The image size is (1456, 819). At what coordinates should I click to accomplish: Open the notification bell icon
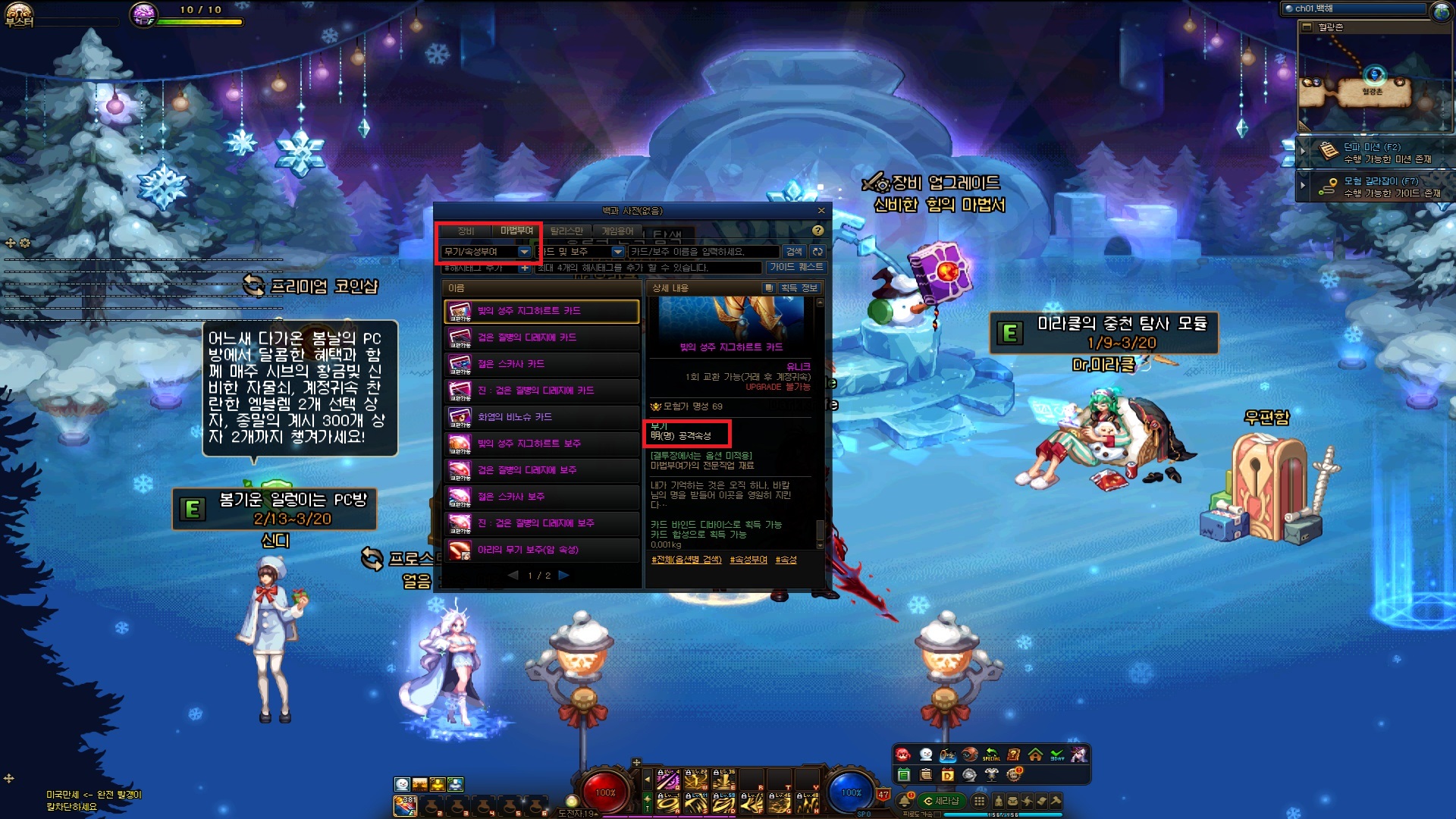click(x=905, y=801)
